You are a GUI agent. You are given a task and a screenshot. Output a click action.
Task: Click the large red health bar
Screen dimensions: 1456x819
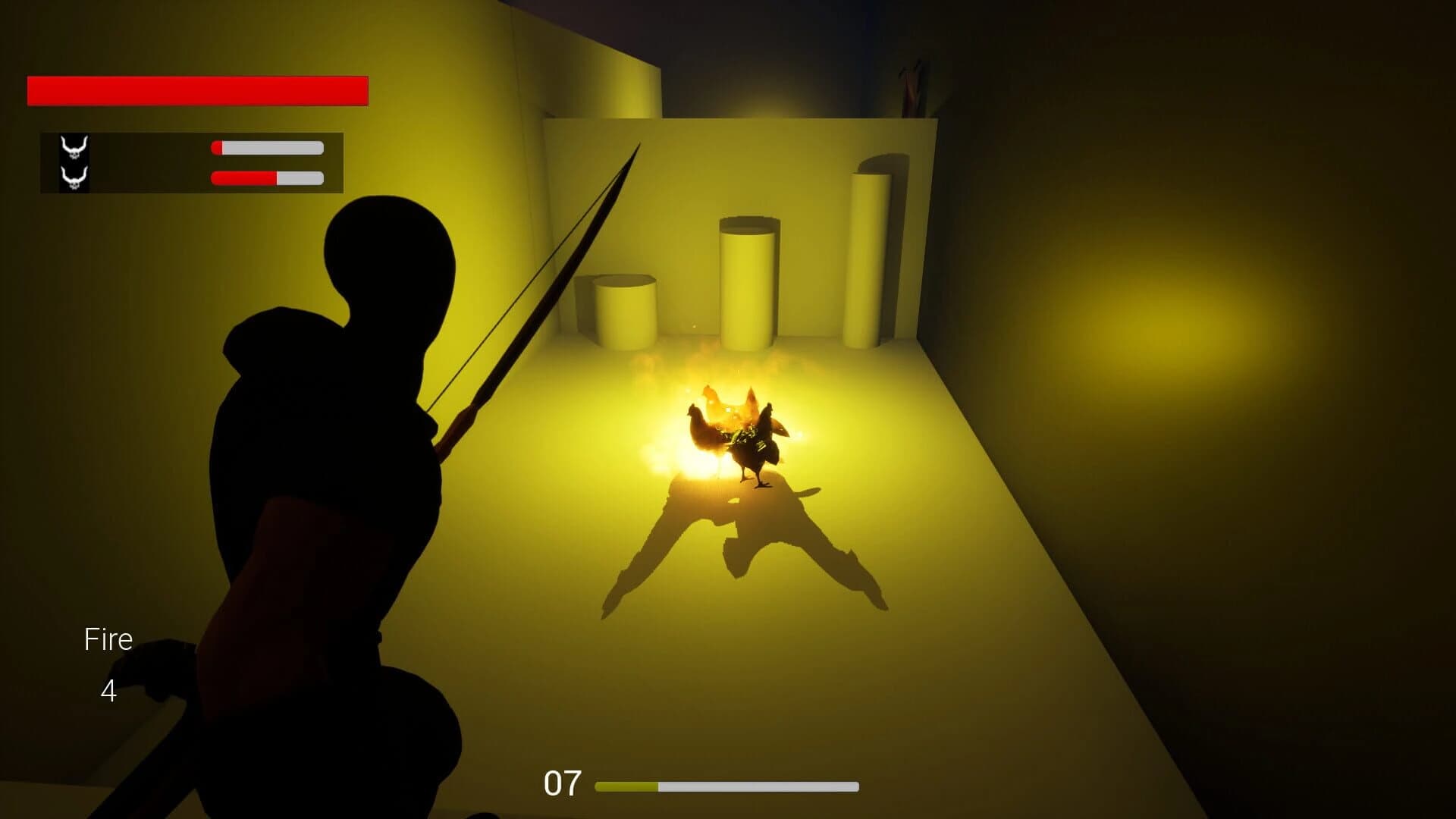click(x=197, y=89)
